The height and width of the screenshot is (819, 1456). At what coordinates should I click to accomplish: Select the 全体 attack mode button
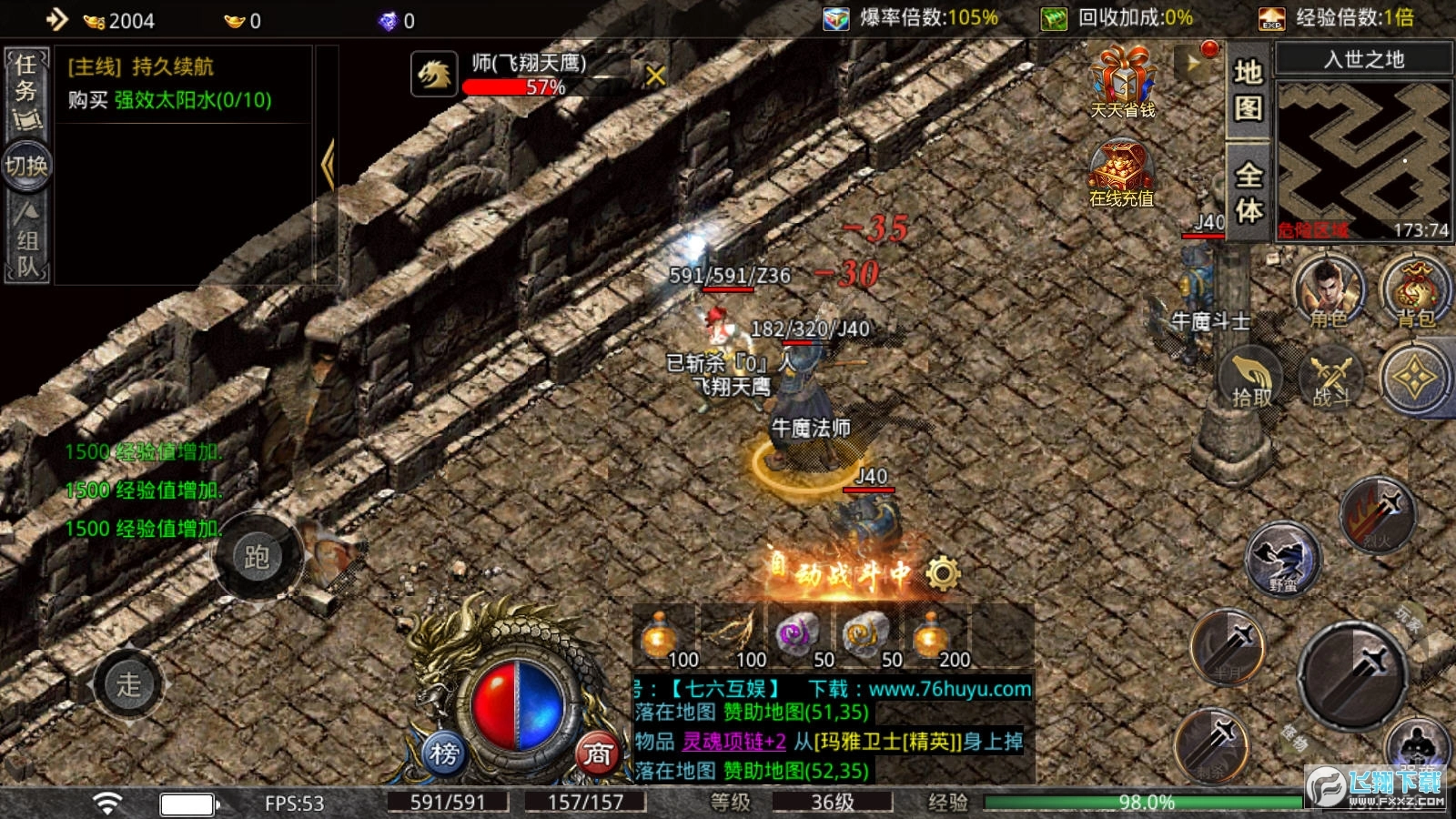(1248, 192)
